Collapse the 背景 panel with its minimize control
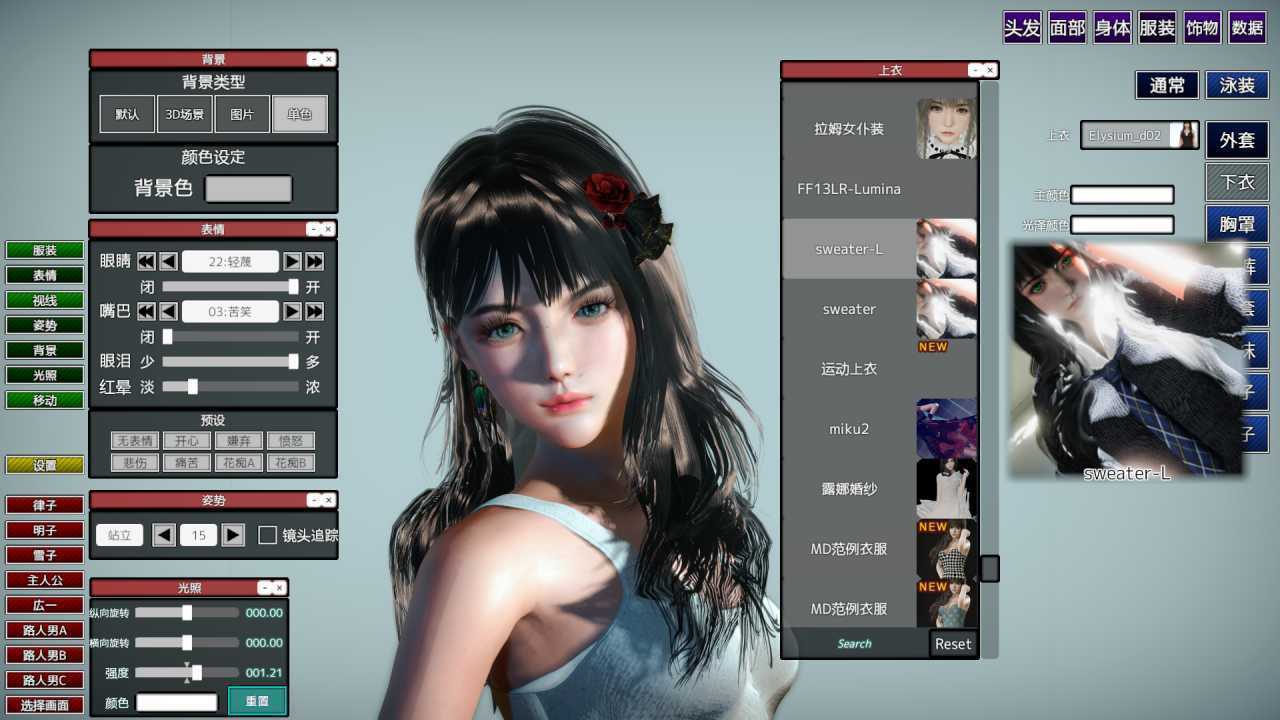The width and height of the screenshot is (1280, 720). point(316,59)
